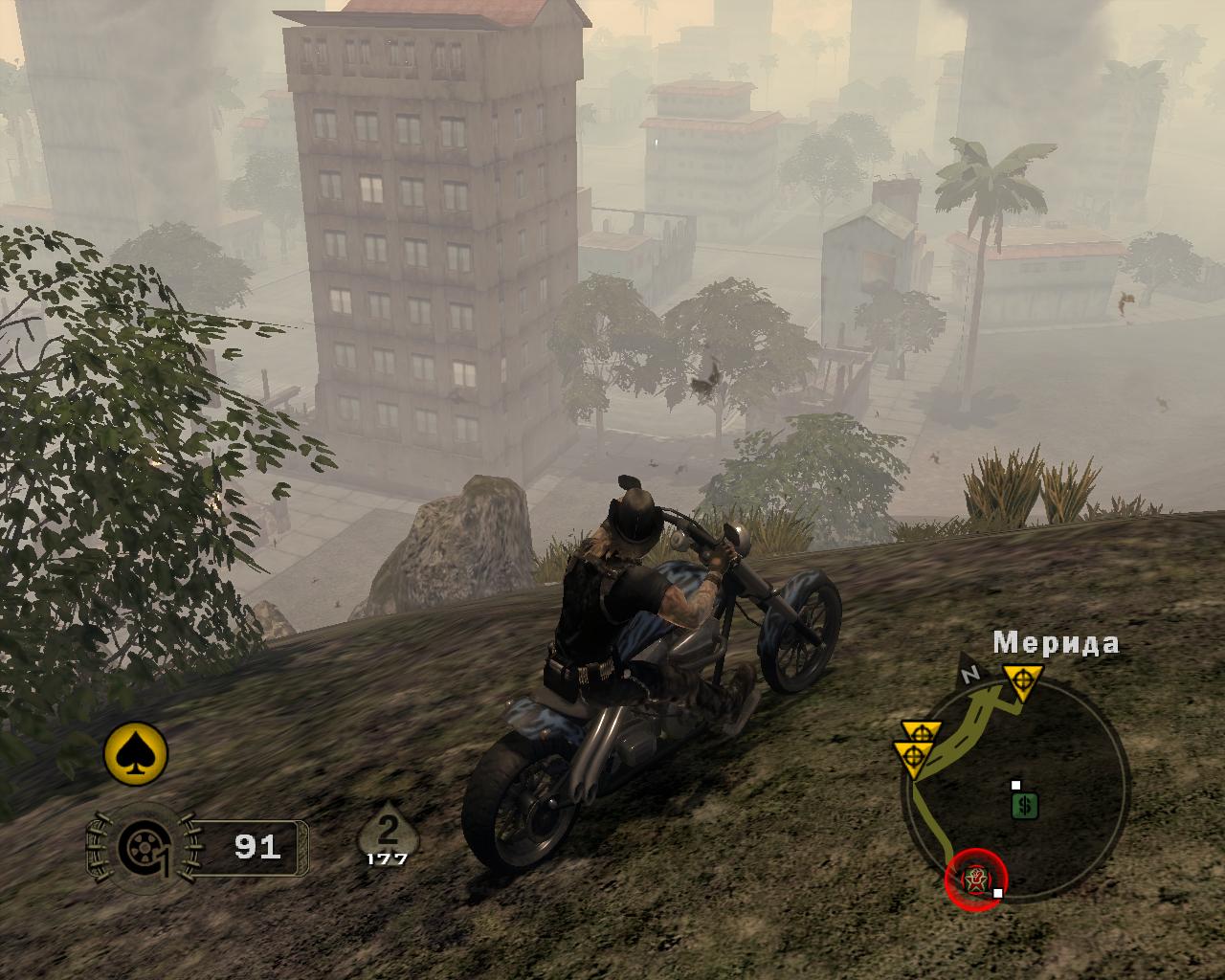Click the guerrilla faction marker inside the red circle
Screen dimensions: 1225x980
point(975,877)
